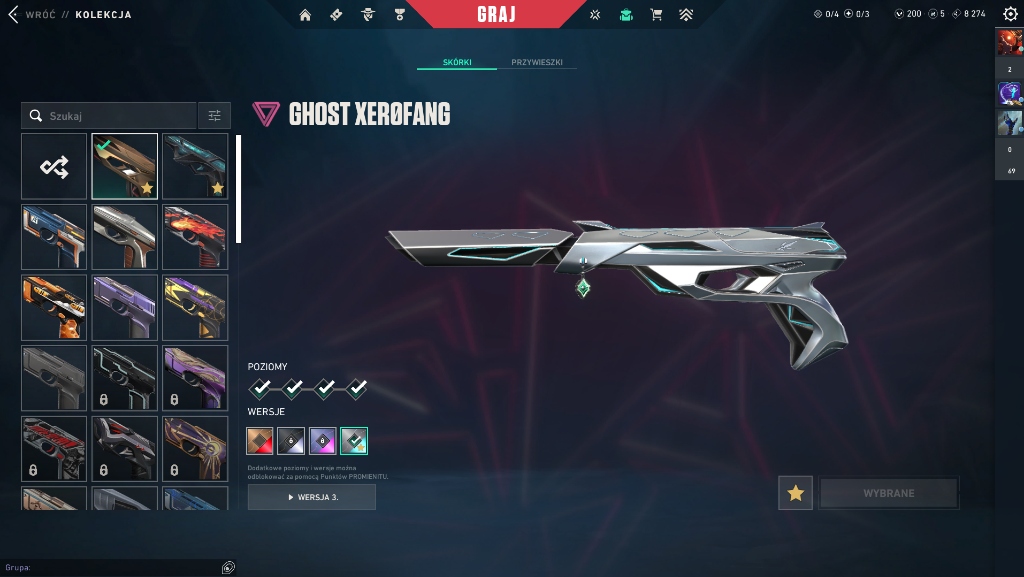Select the plain gray default Ghost skin

pyautogui.click(x=54, y=378)
